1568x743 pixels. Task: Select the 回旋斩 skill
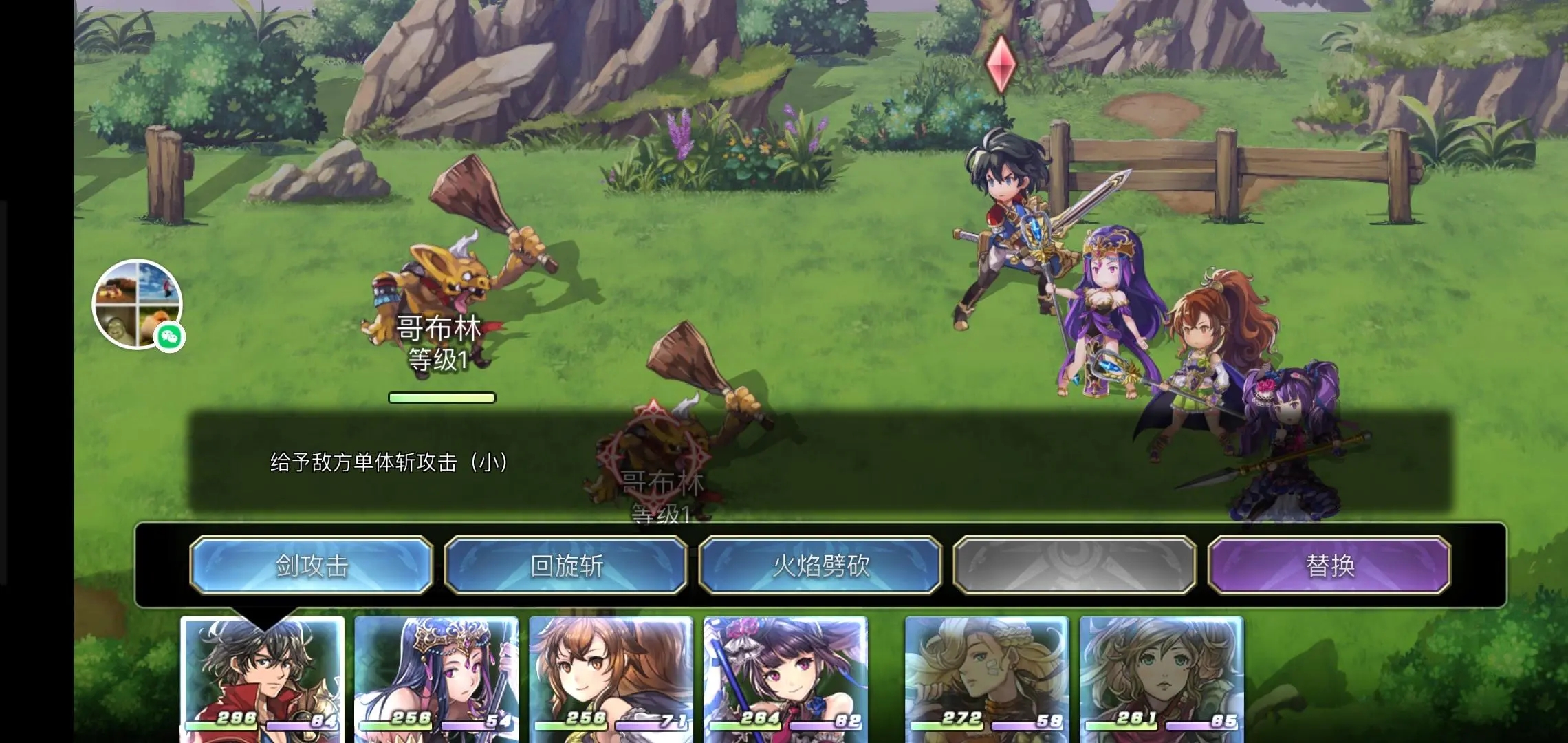pos(566,566)
